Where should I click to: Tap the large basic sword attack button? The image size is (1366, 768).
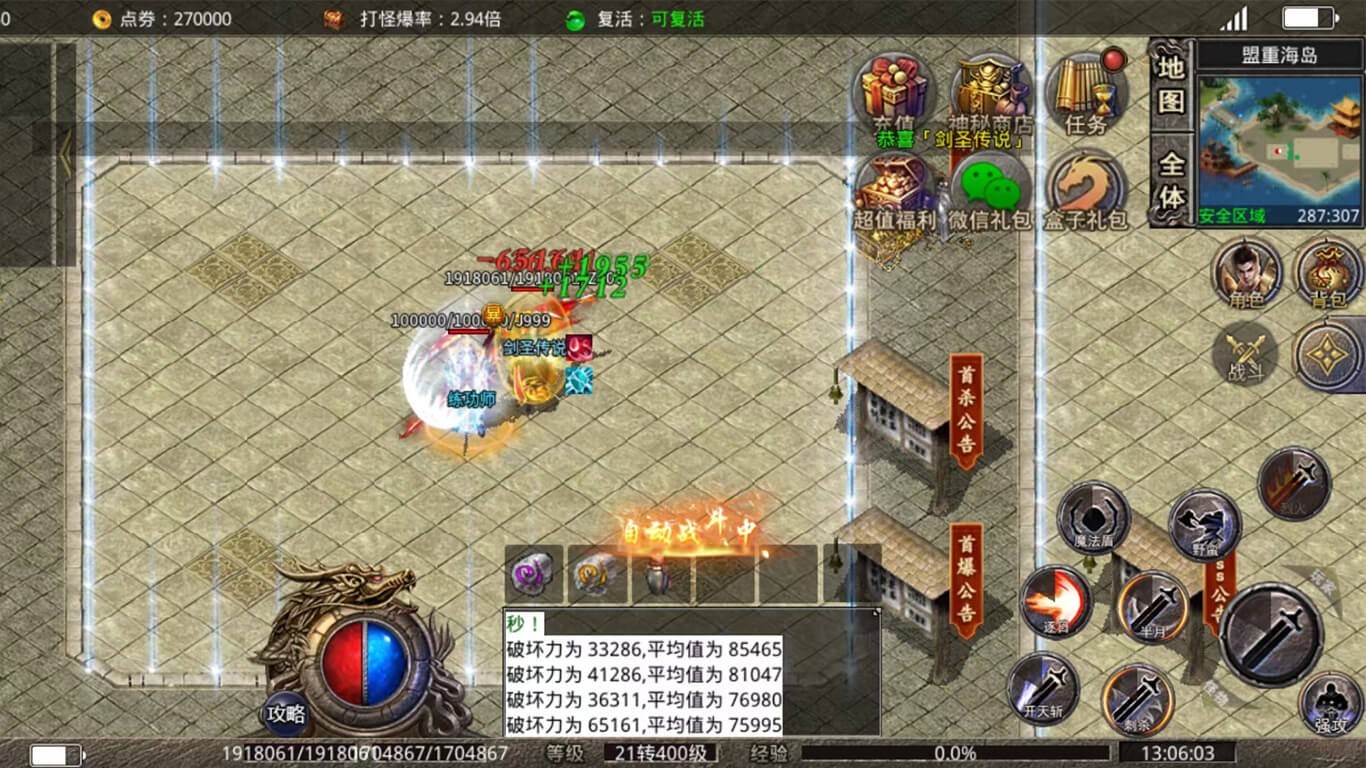tap(1271, 634)
